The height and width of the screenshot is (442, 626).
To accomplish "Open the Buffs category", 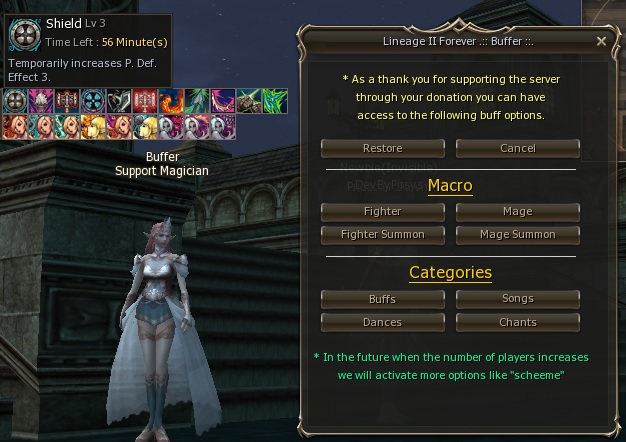I will pyautogui.click(x=383, y=299).
